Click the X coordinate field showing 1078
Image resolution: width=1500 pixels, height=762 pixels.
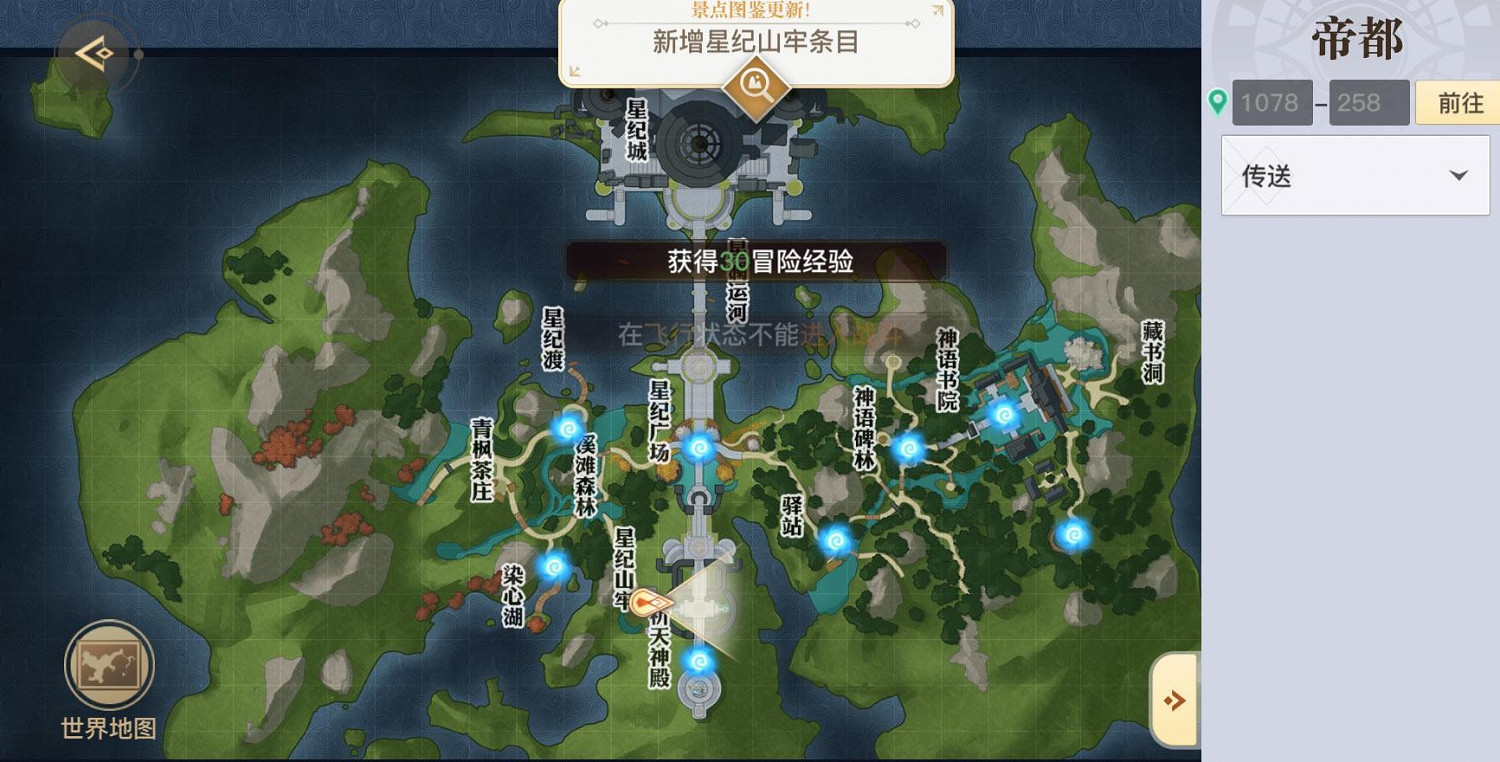tap(1271, 102)
